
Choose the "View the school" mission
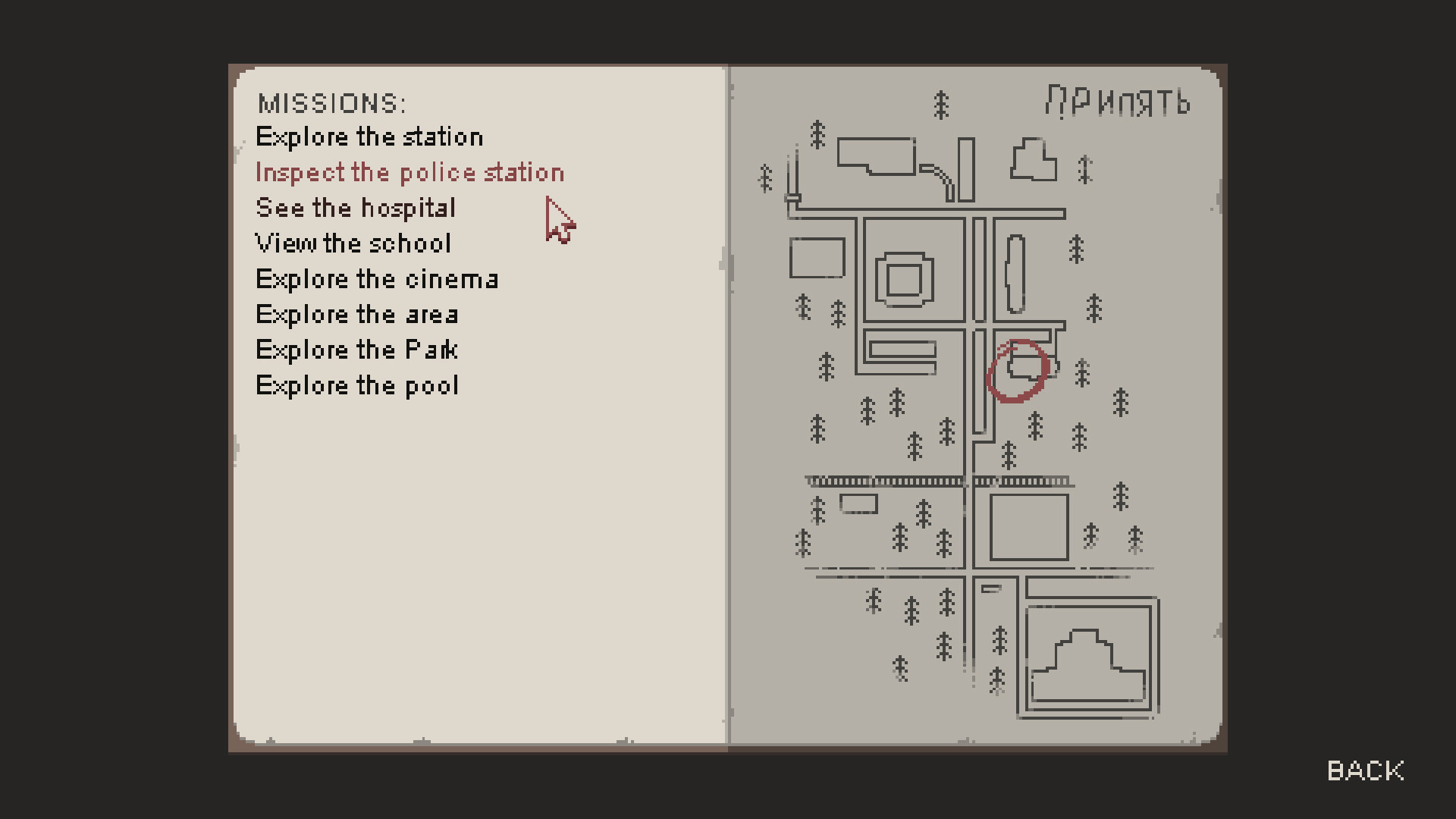(353, 243)
